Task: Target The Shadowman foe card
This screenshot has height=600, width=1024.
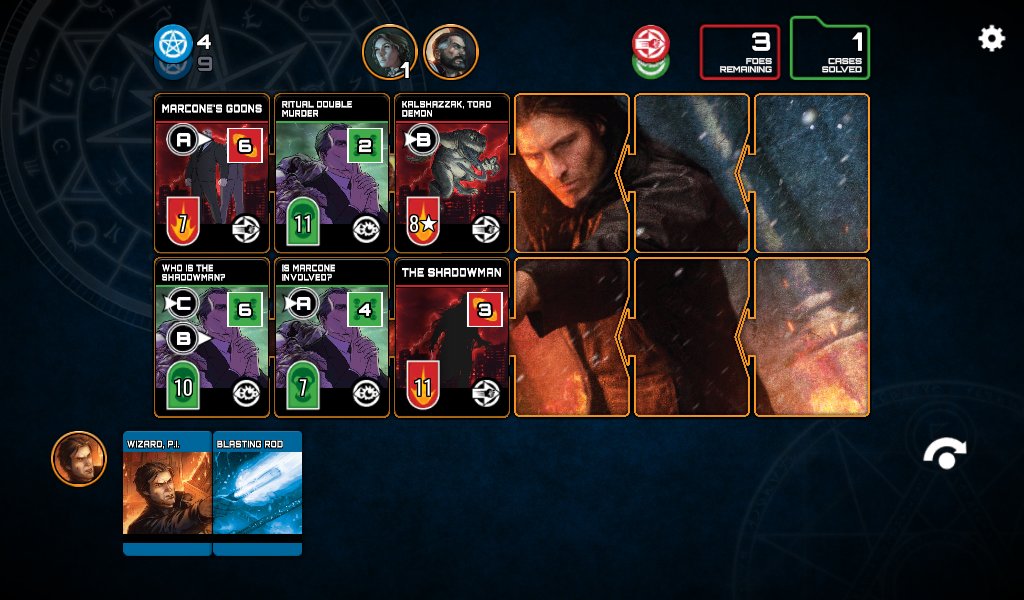Action: coord(452,337)
